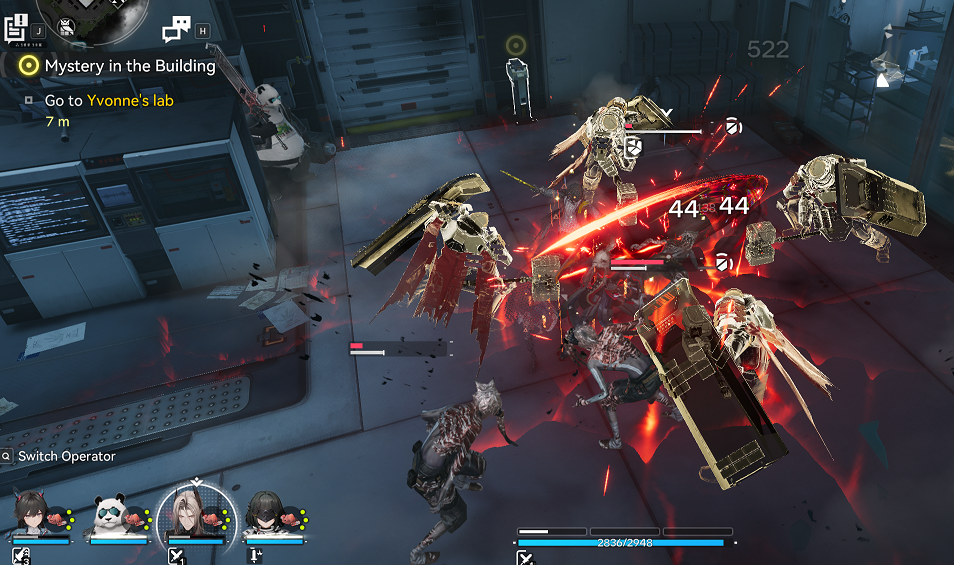Image resolution: width=954 pixels, height=565 pixels.
Task: Click the sword status icon below the health bar
Action: [526, 557]
